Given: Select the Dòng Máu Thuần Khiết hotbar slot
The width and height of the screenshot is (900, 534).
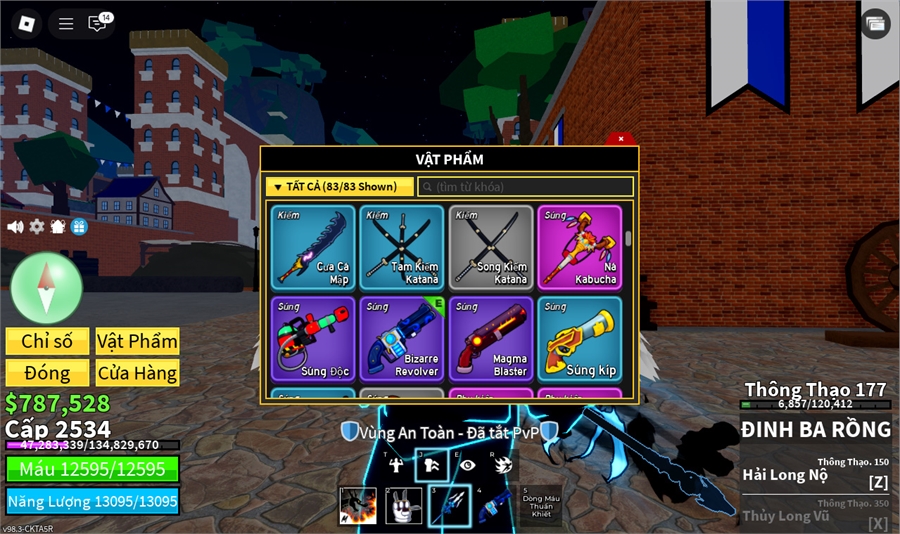Looking at the screenshot, I should click(540, 506).
